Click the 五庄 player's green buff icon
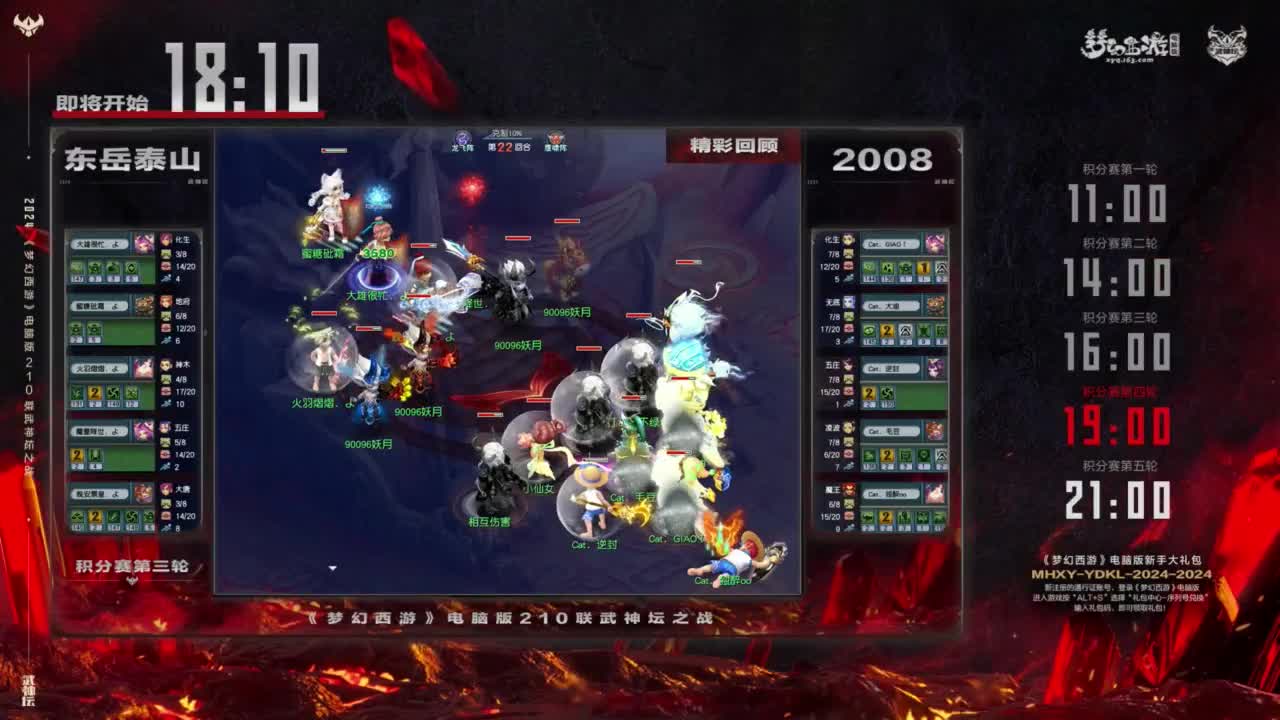 (96, 456)
